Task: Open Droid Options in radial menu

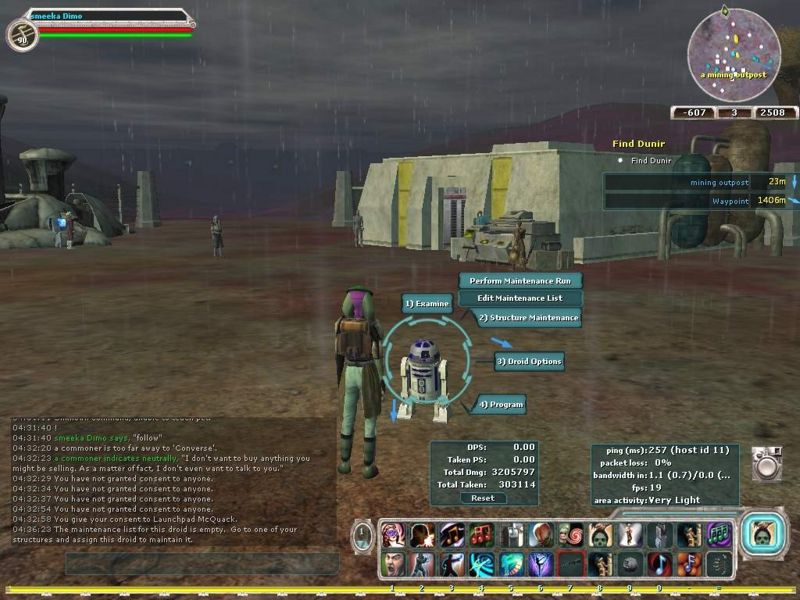Action: pos(529,361)
